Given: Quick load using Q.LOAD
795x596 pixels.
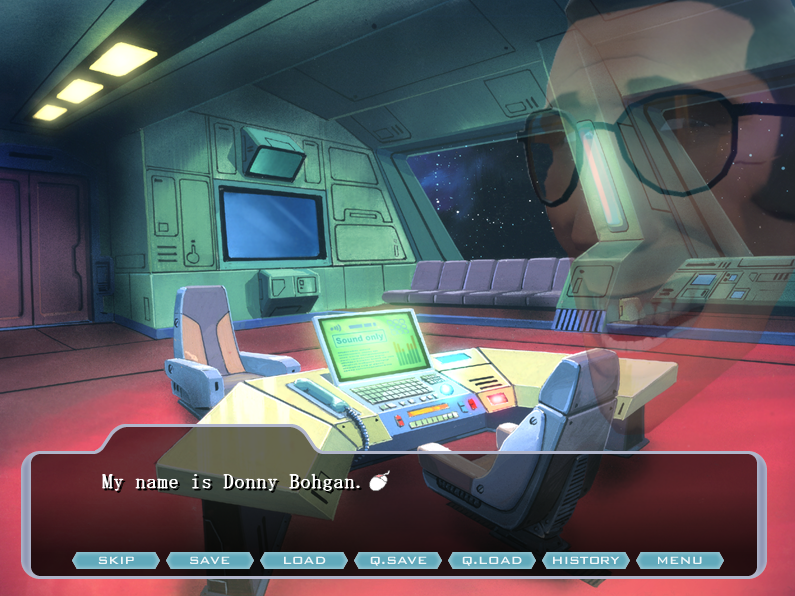Looking at the screenshot, I should (x=492, y=560).
